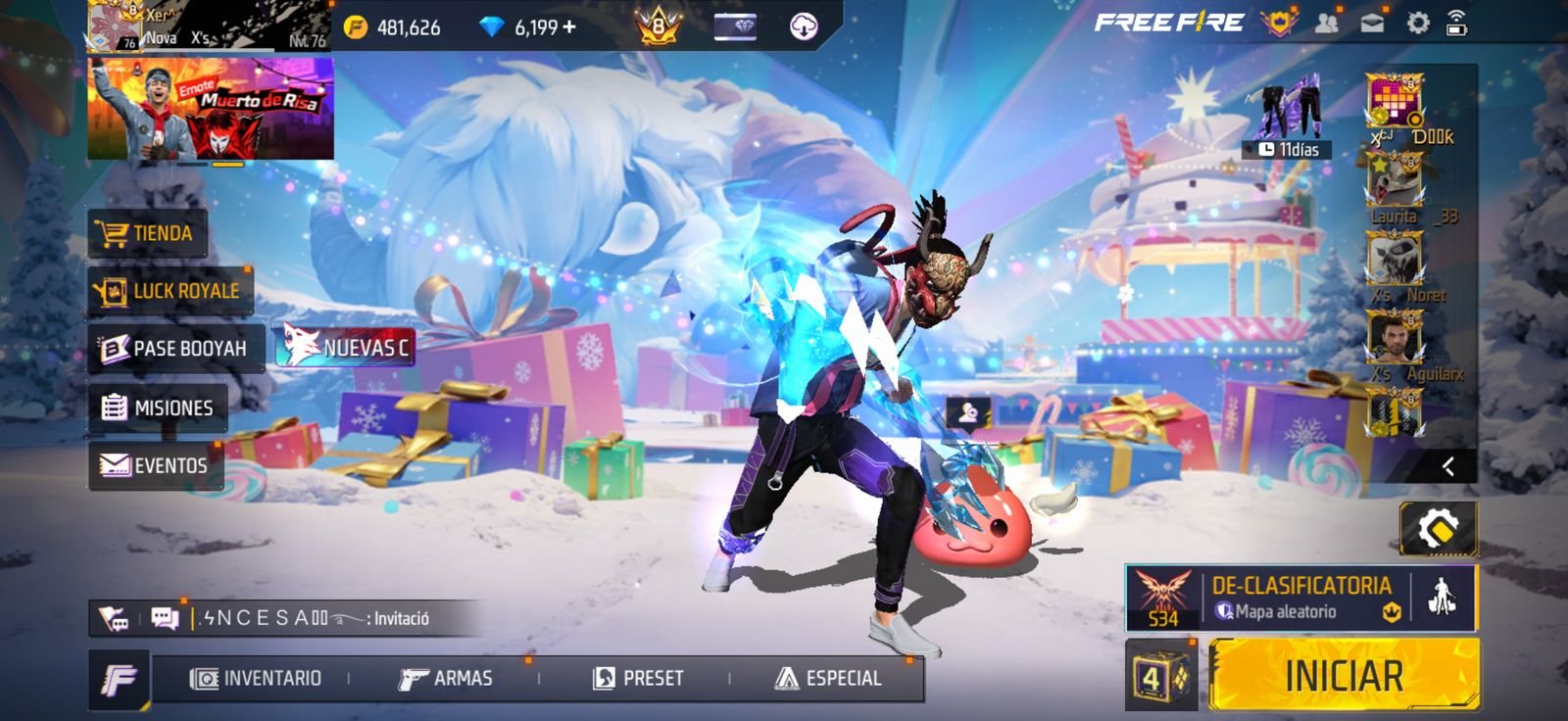Open the TIENDA shop menu
1568x721 pixels.
[147, 233]
